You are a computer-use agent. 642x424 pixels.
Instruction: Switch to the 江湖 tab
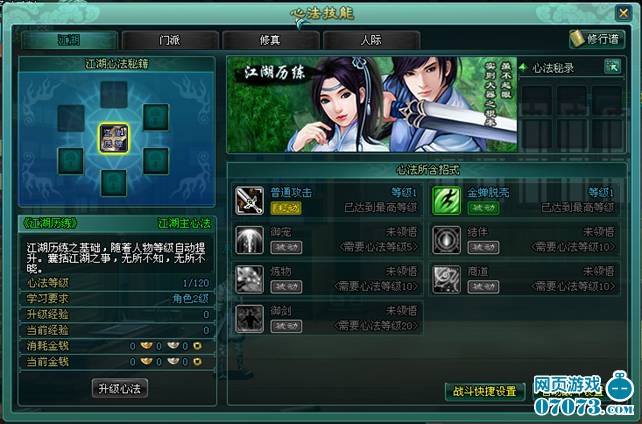pyautogui.click(x=68, y=41)
